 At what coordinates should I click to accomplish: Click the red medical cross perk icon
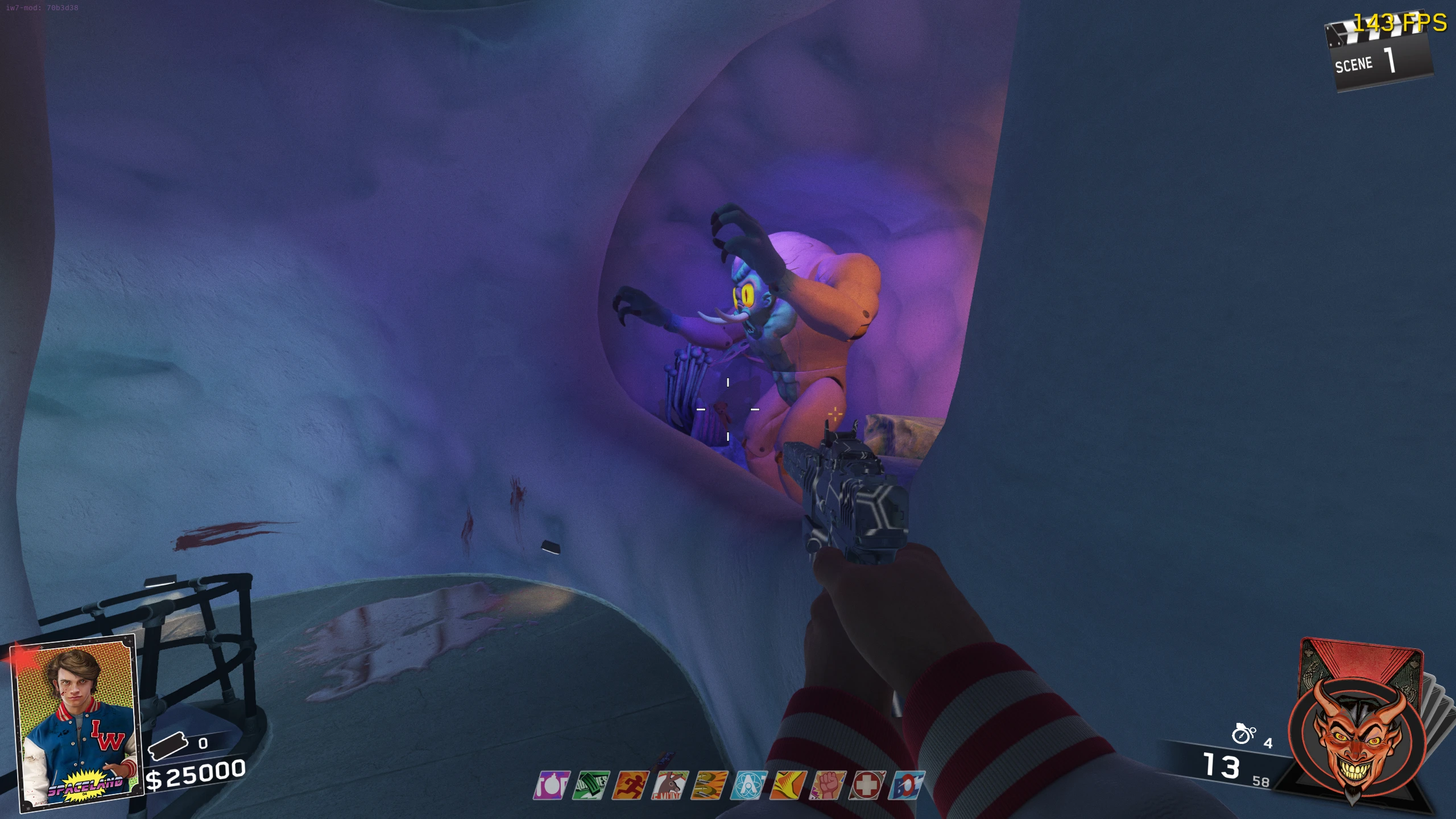(x=868, y=785)
